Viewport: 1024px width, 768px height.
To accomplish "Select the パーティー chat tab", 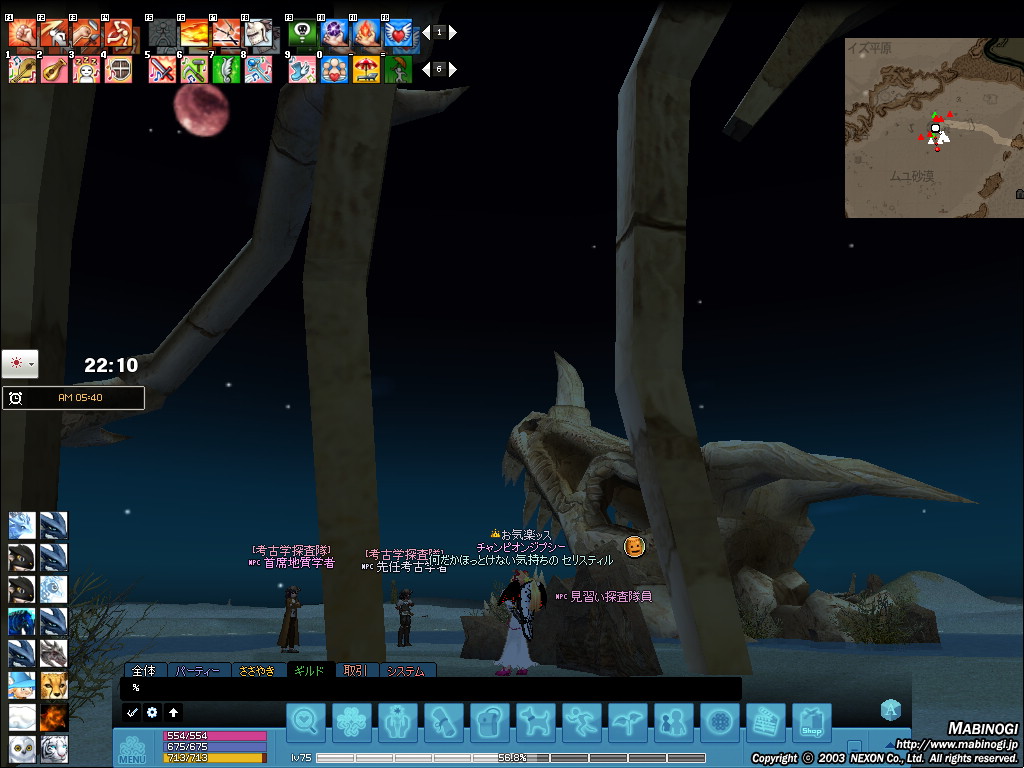I will click(196, 671).
